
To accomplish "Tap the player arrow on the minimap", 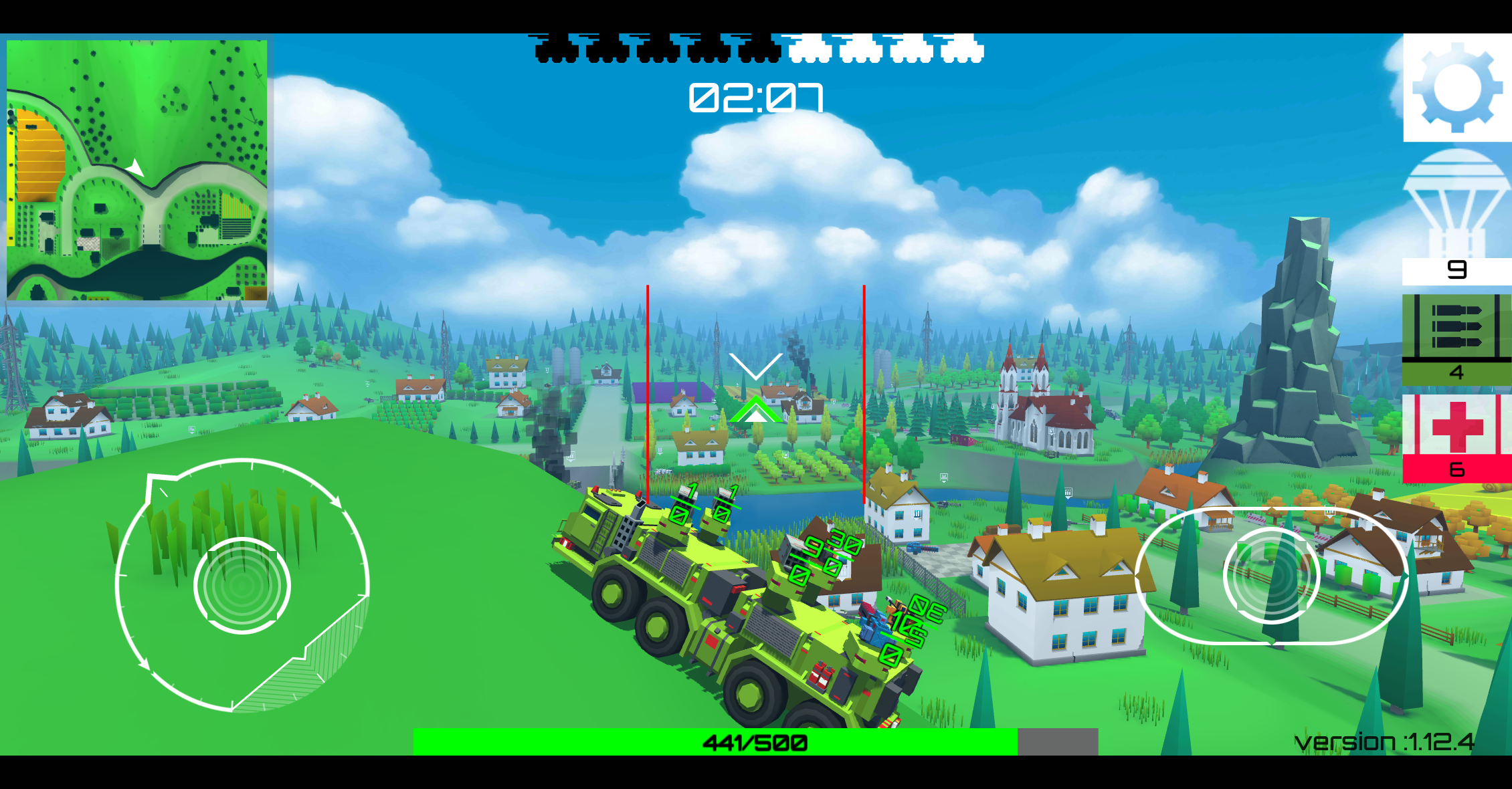I will [136, 168].
